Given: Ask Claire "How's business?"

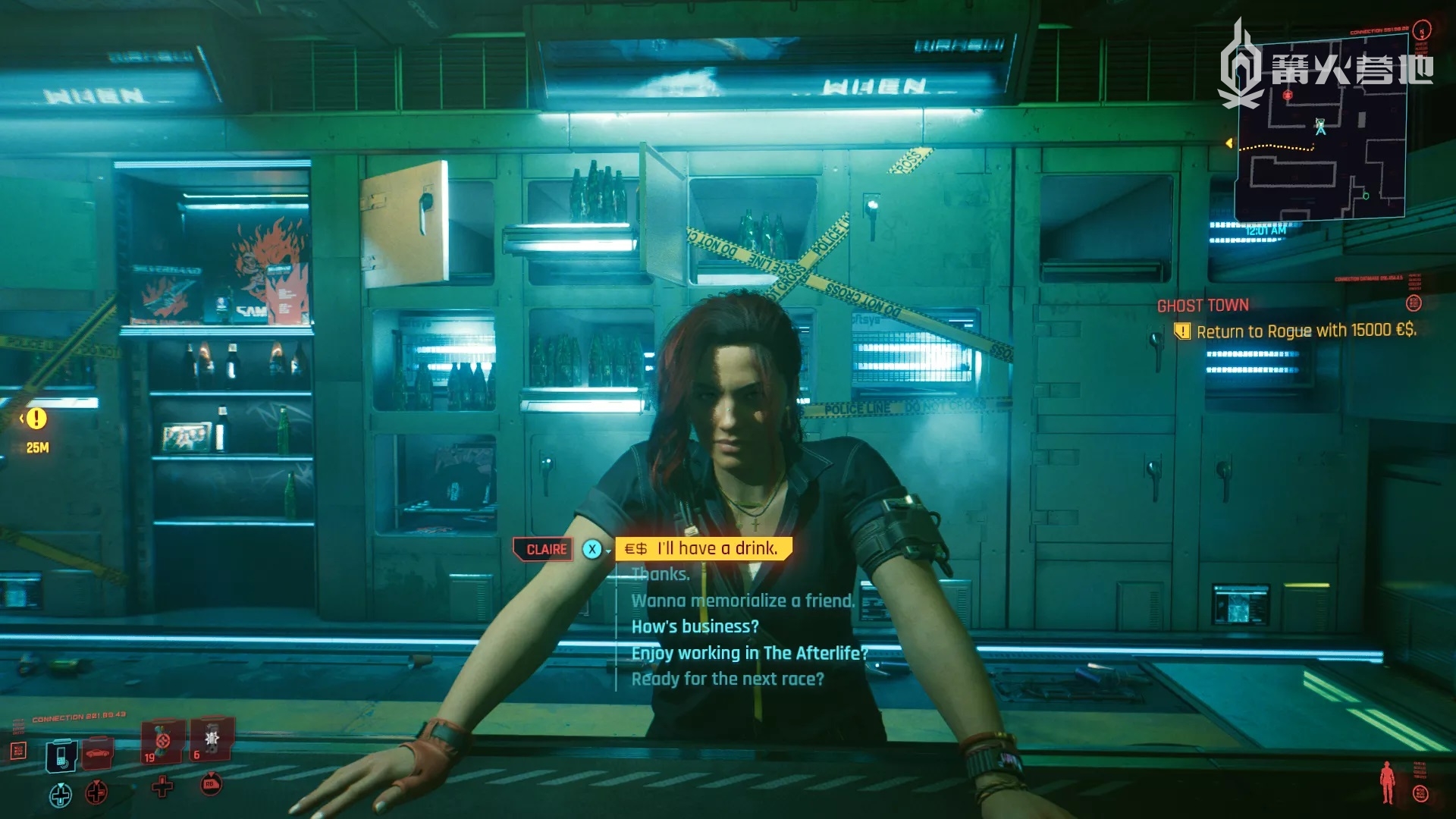Looking at the screenshot, I should tap(695, 626).
